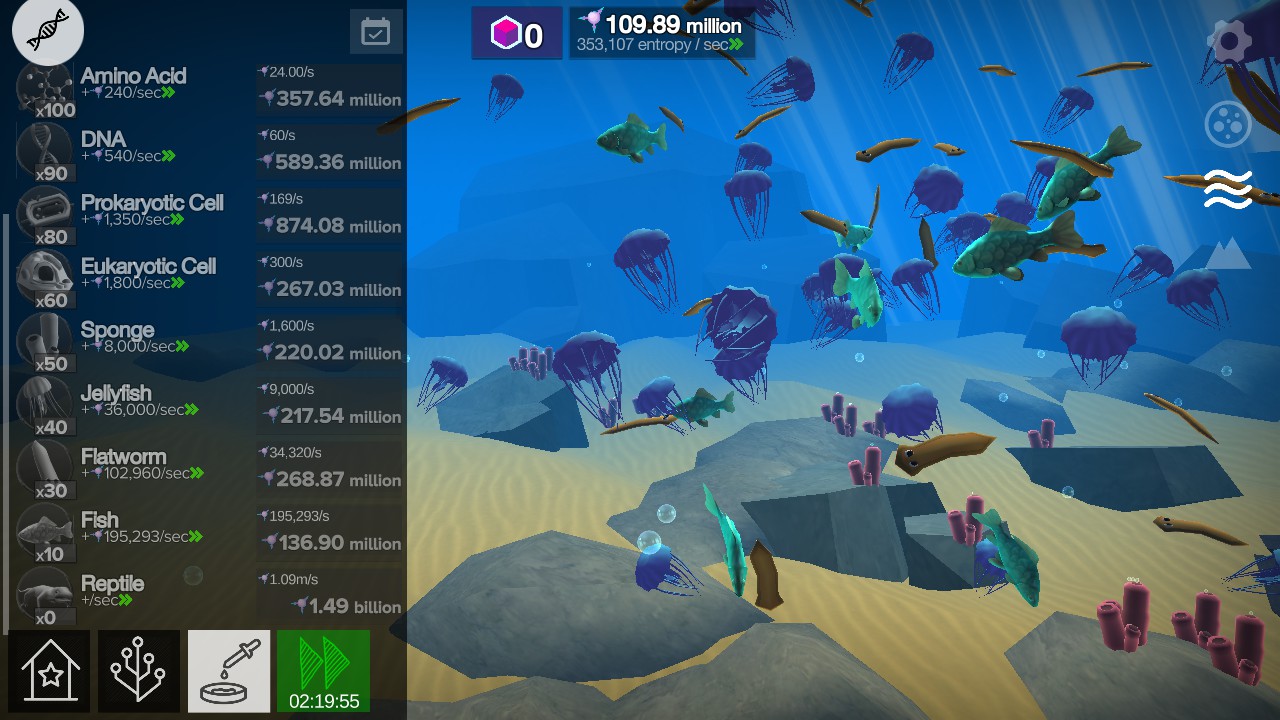Open the circular cells exhibit icon
Screen dimensions: 1280x720
coord(1228,123)
